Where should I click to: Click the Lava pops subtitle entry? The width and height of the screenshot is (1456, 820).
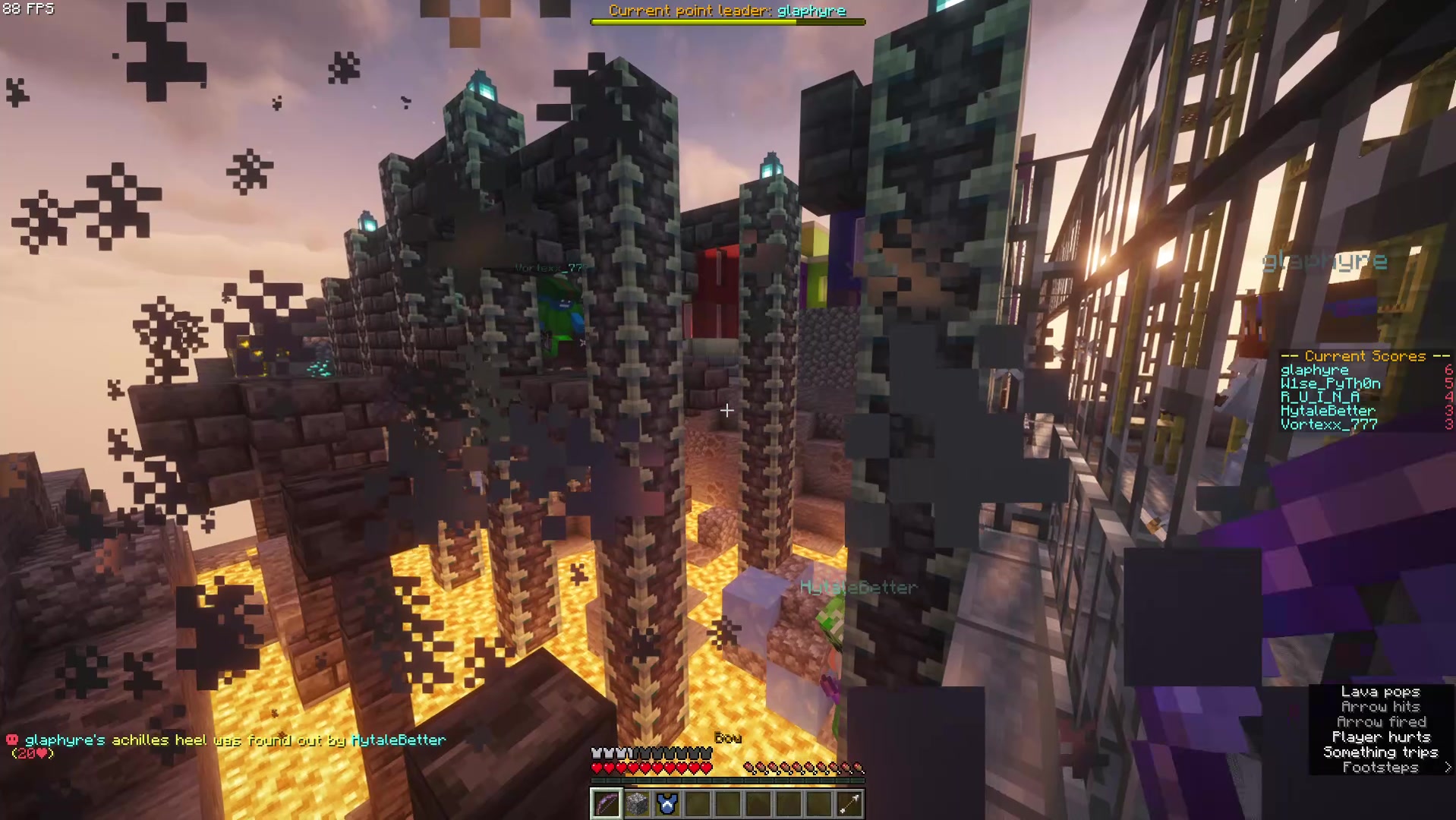1382,692
